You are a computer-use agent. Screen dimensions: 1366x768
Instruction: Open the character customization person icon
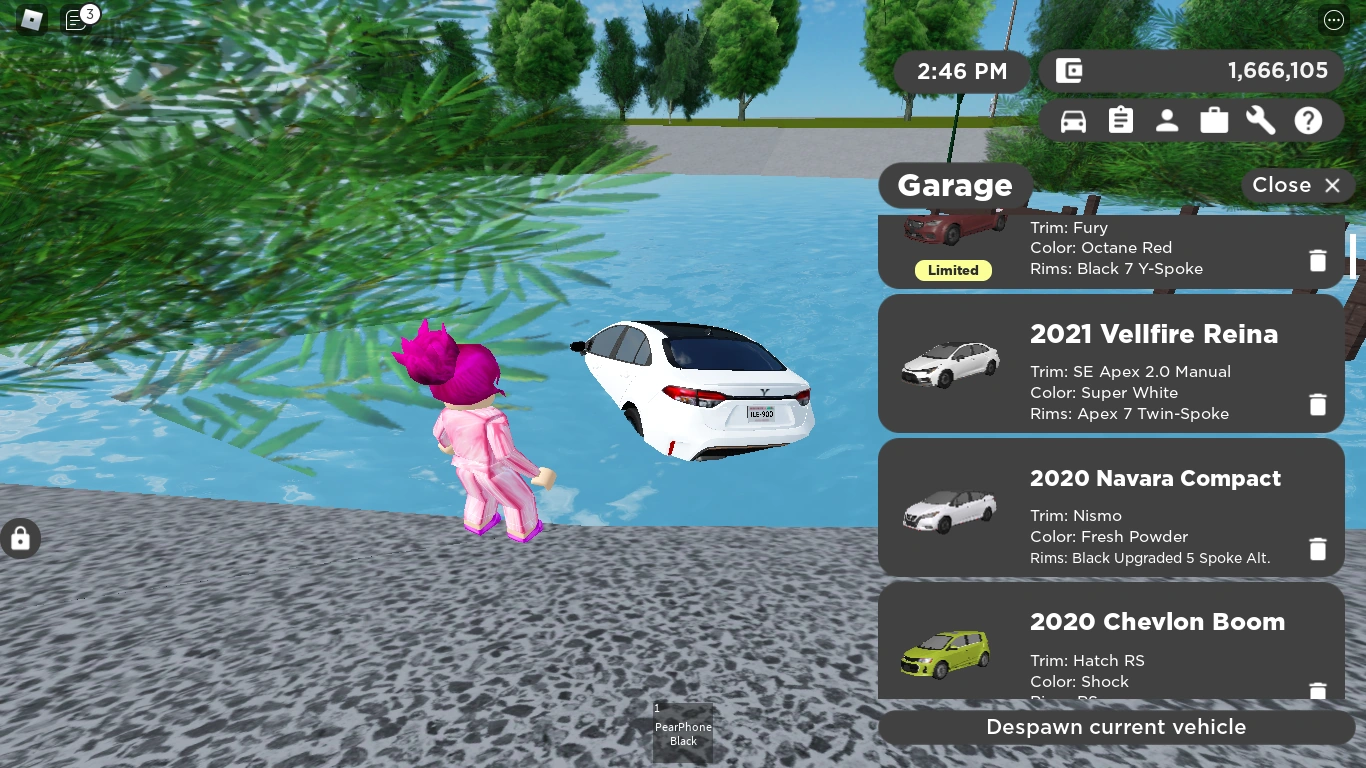coord(1167,120)
